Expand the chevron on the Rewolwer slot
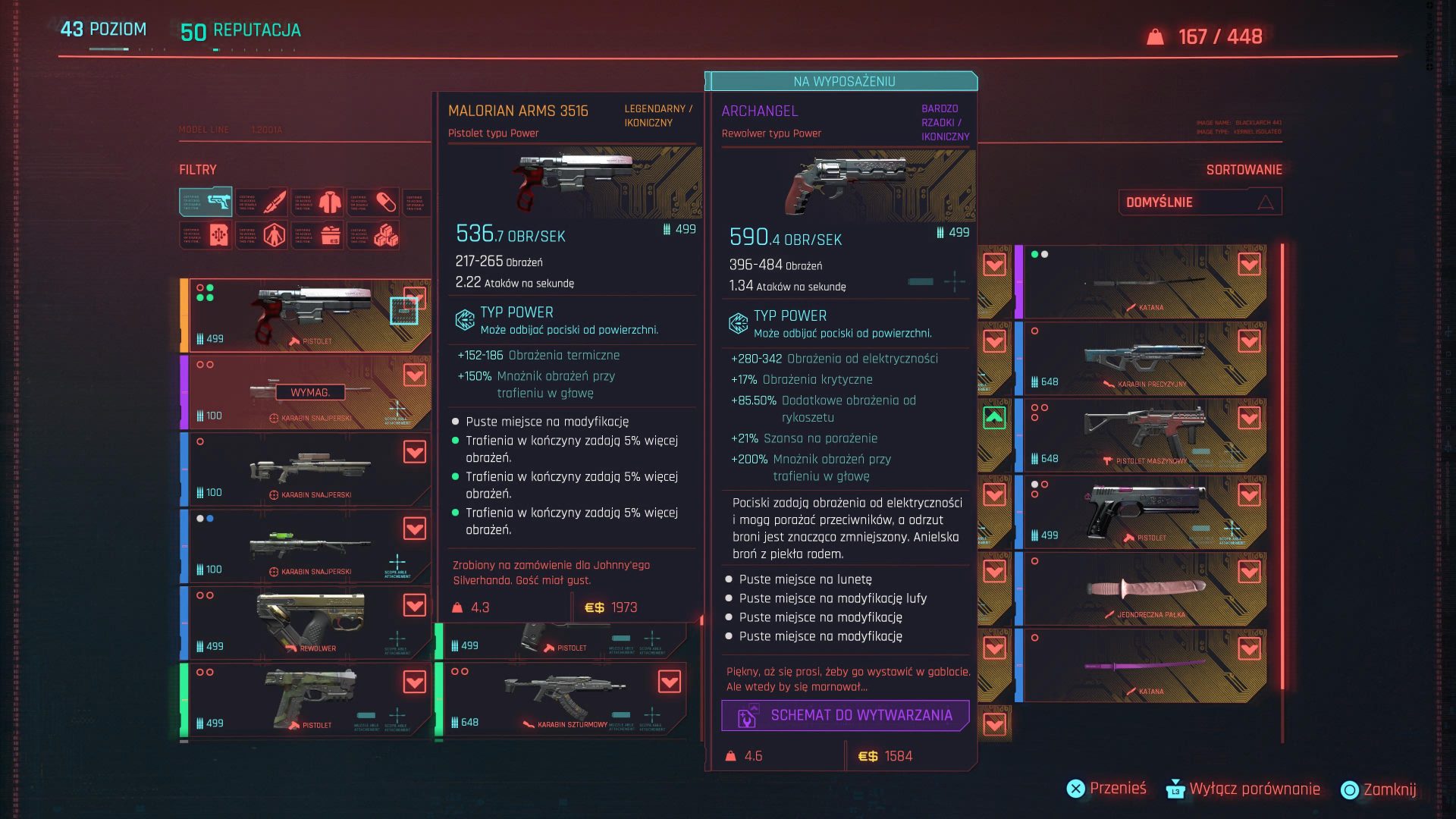 tap(413, 604)
